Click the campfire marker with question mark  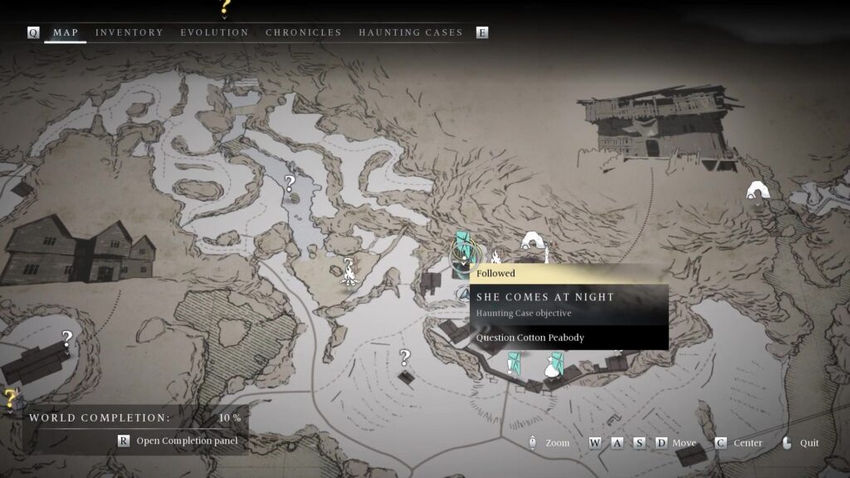point(349,270)
